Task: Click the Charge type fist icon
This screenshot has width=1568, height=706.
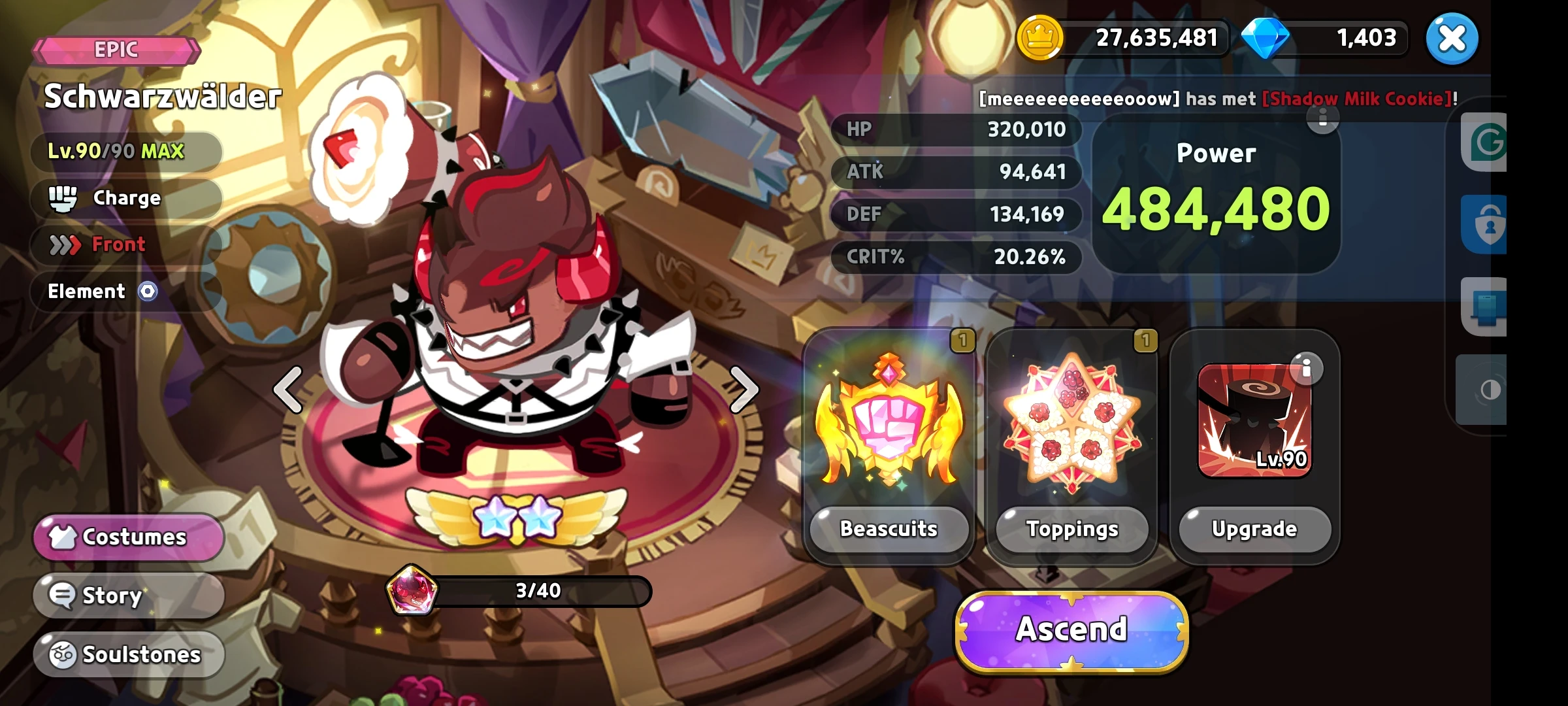Action: pos(62,197)
